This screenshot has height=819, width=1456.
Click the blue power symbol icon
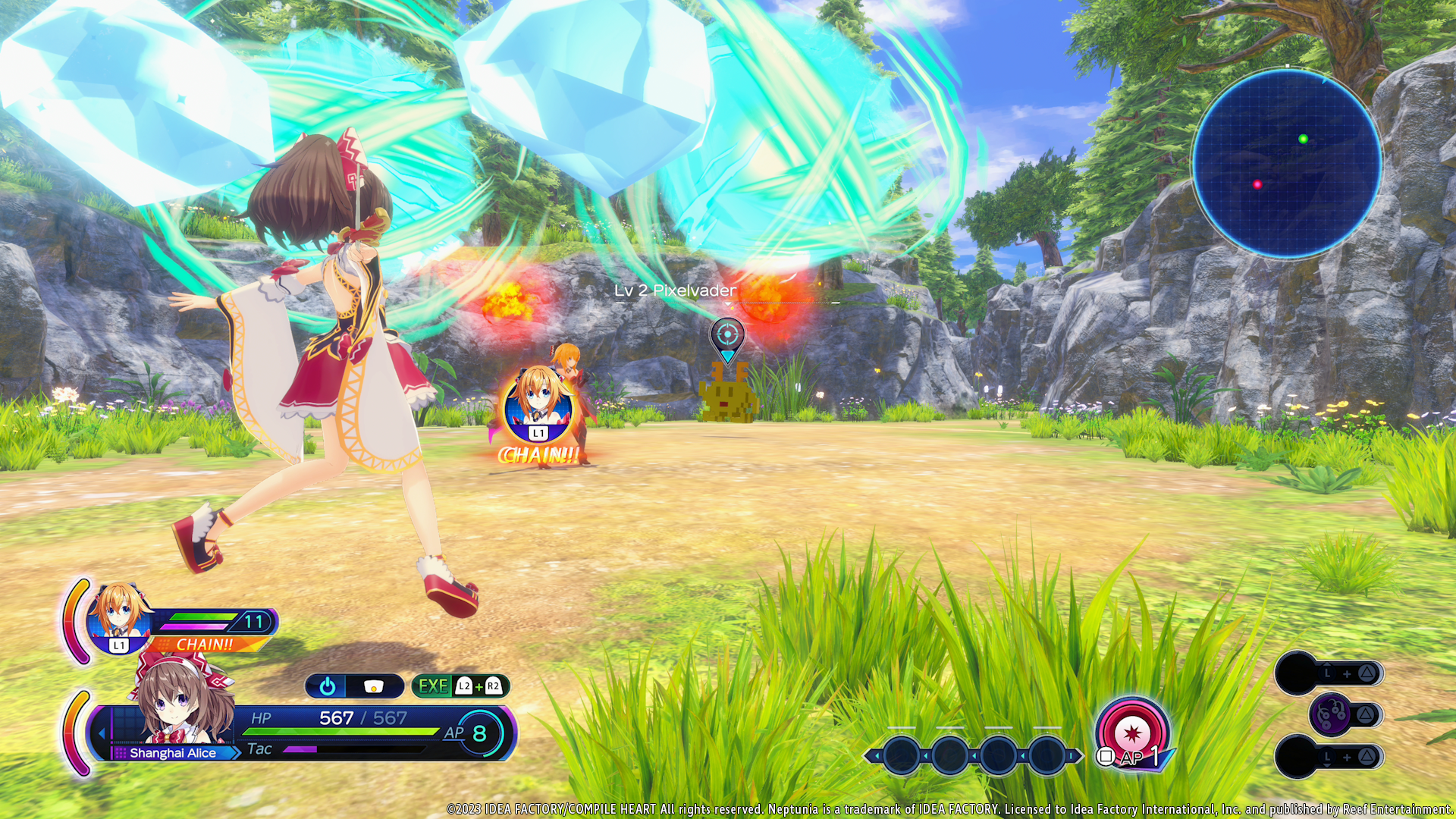[328, 686]
